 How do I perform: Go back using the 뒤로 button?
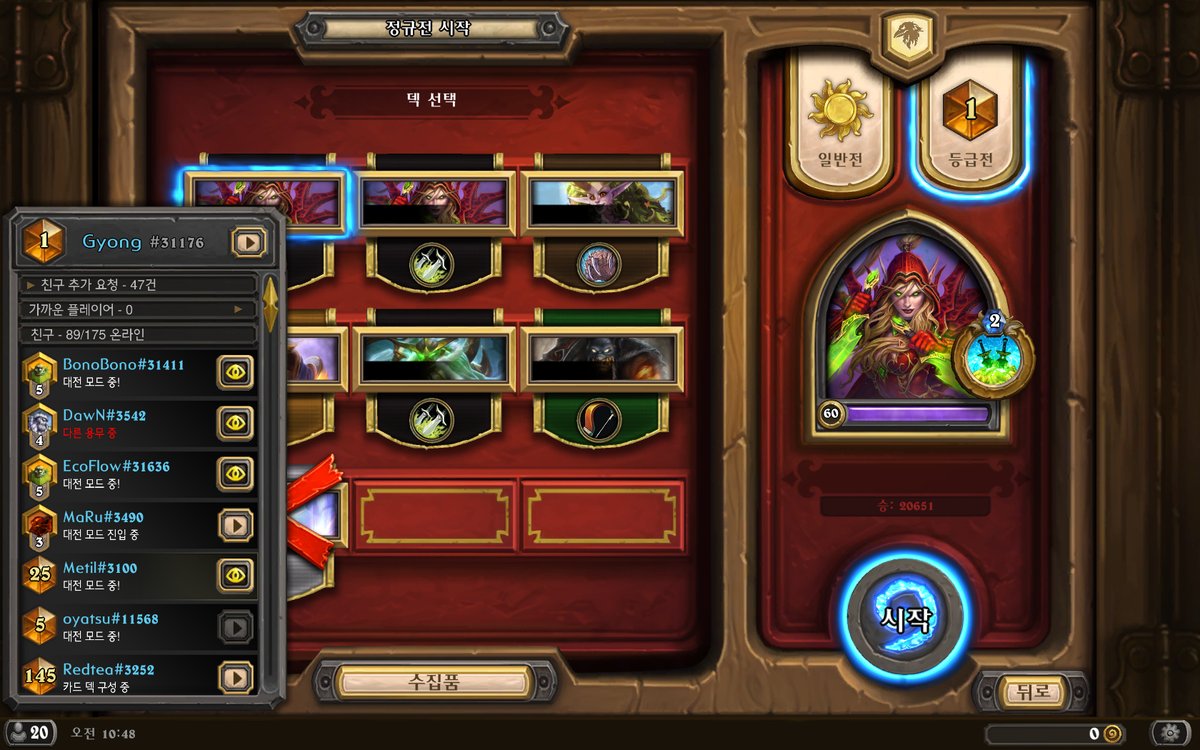tap(1030, 691)
